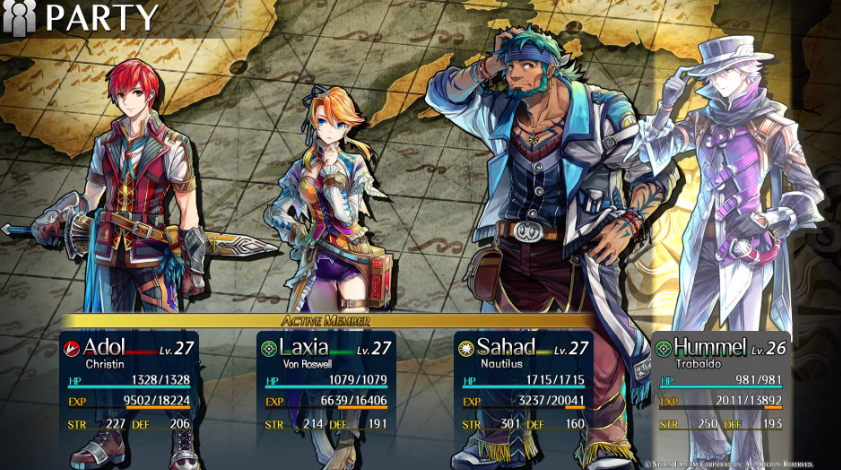Choose Laxia Von Roswell's status panel
The image size is (841, 470).
click(326, 385)
